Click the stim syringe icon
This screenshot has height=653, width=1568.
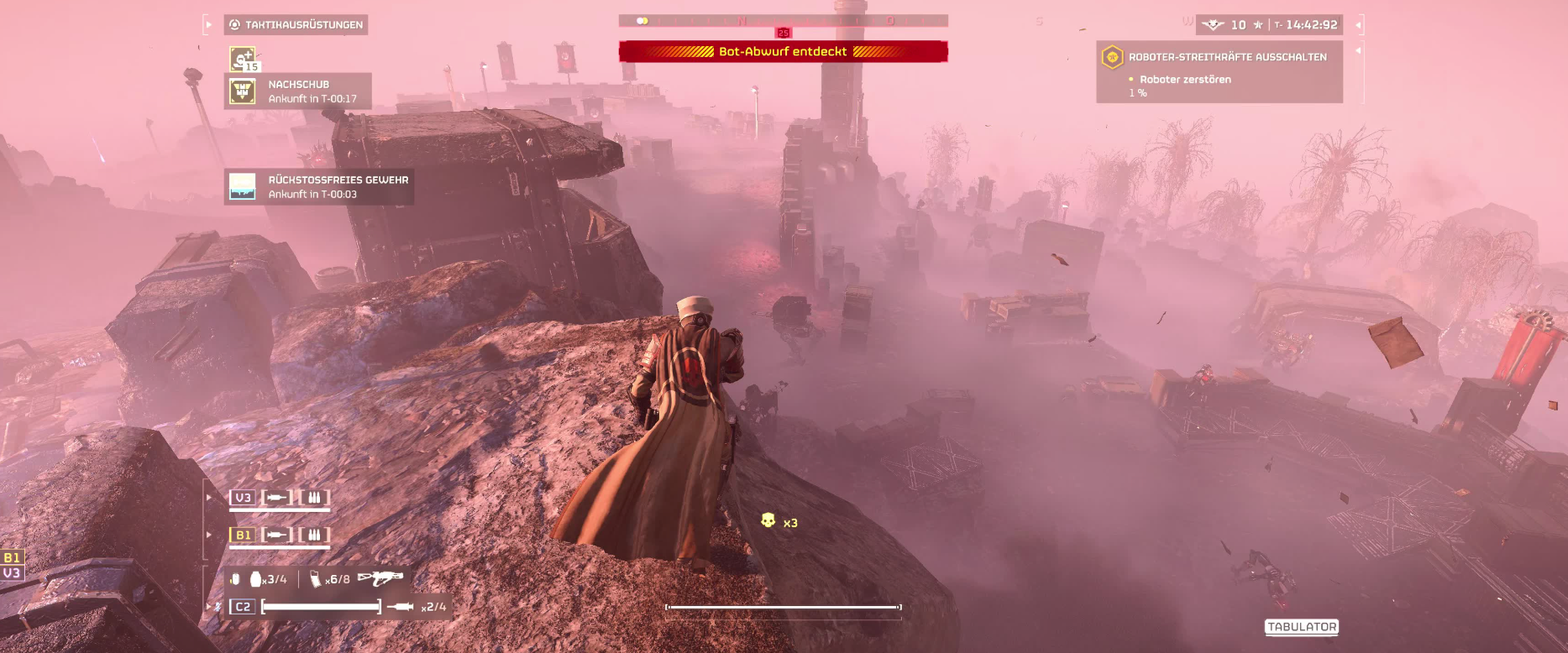[x=400, y=606]
